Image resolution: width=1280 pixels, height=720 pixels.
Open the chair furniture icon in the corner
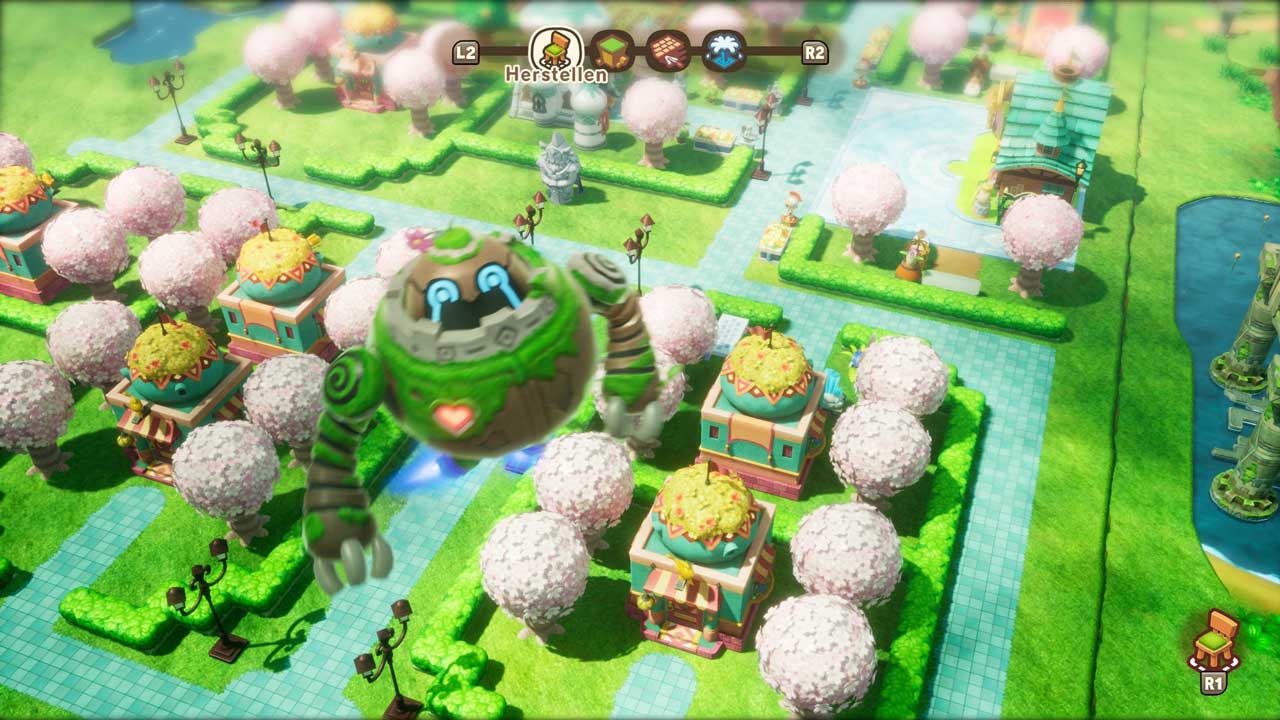[1214, 640]
